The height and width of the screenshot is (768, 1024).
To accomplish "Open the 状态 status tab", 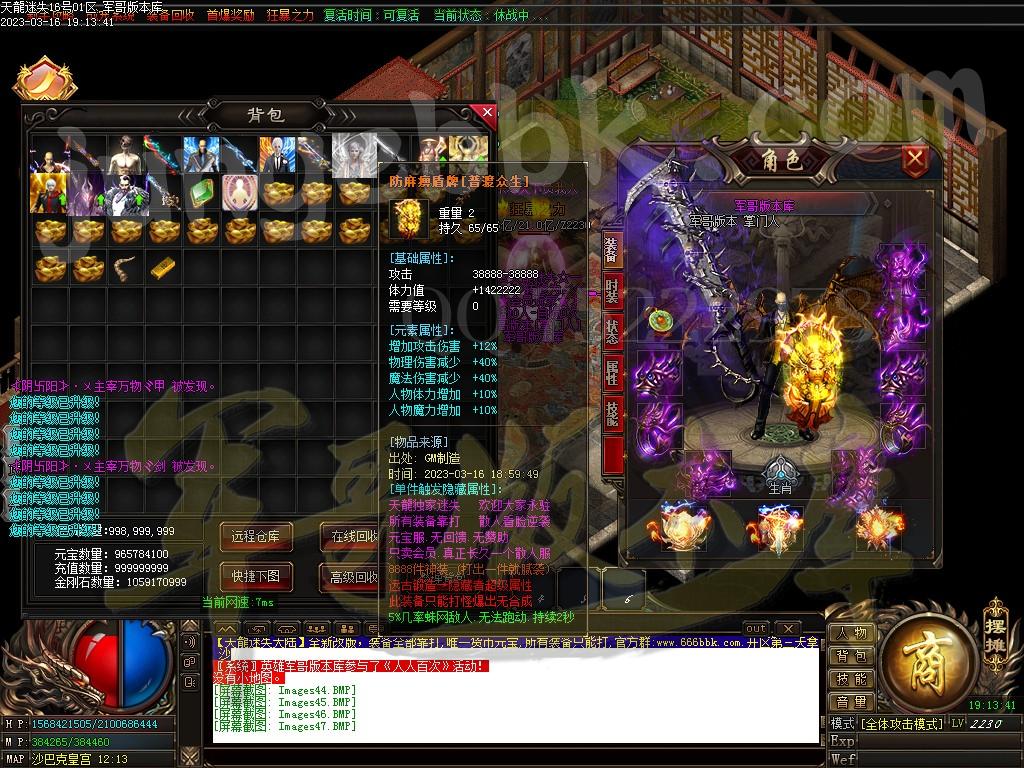I will click(x=612, y=334).
